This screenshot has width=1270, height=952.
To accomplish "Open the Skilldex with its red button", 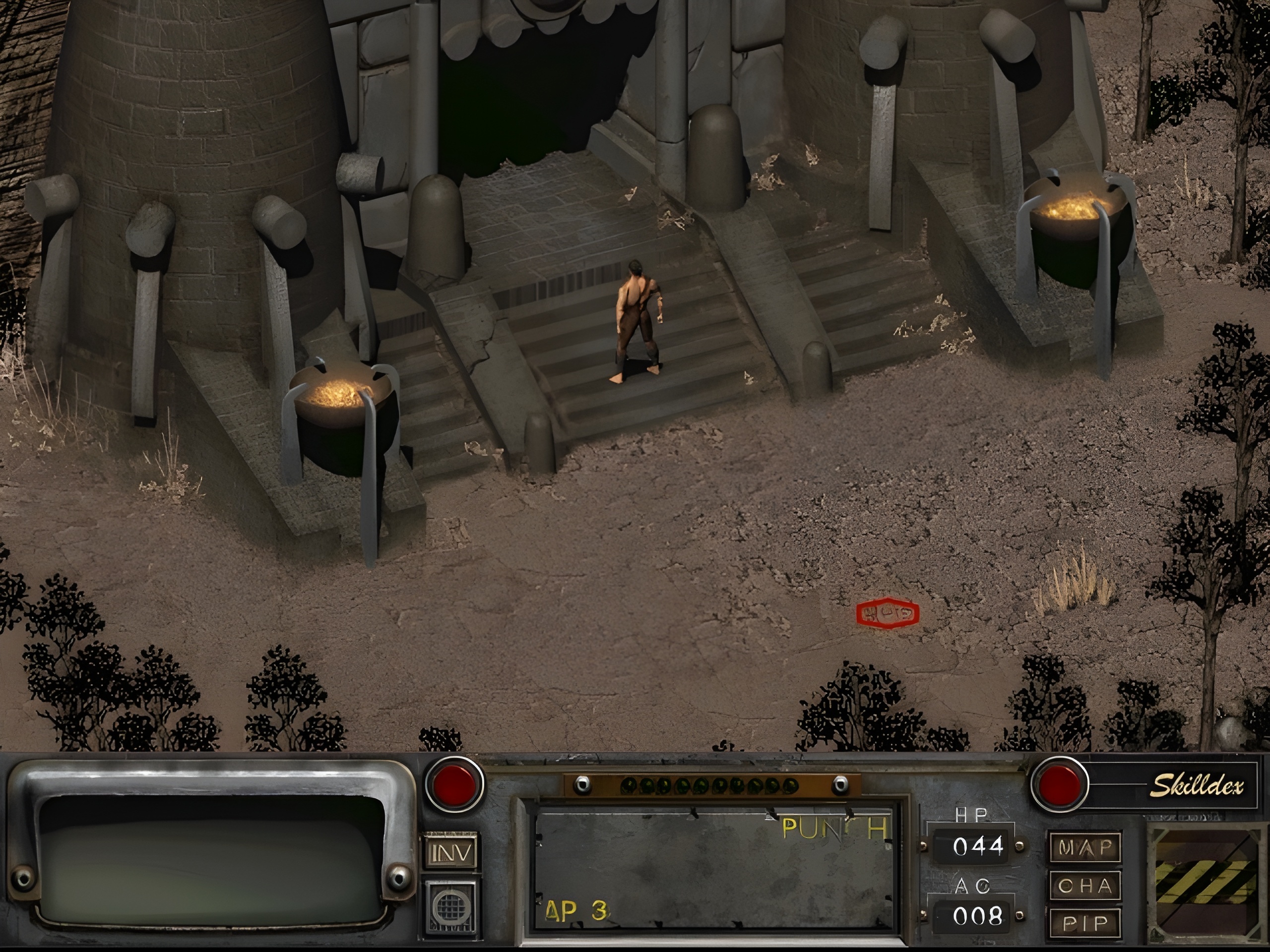I will coord(1060,783).
